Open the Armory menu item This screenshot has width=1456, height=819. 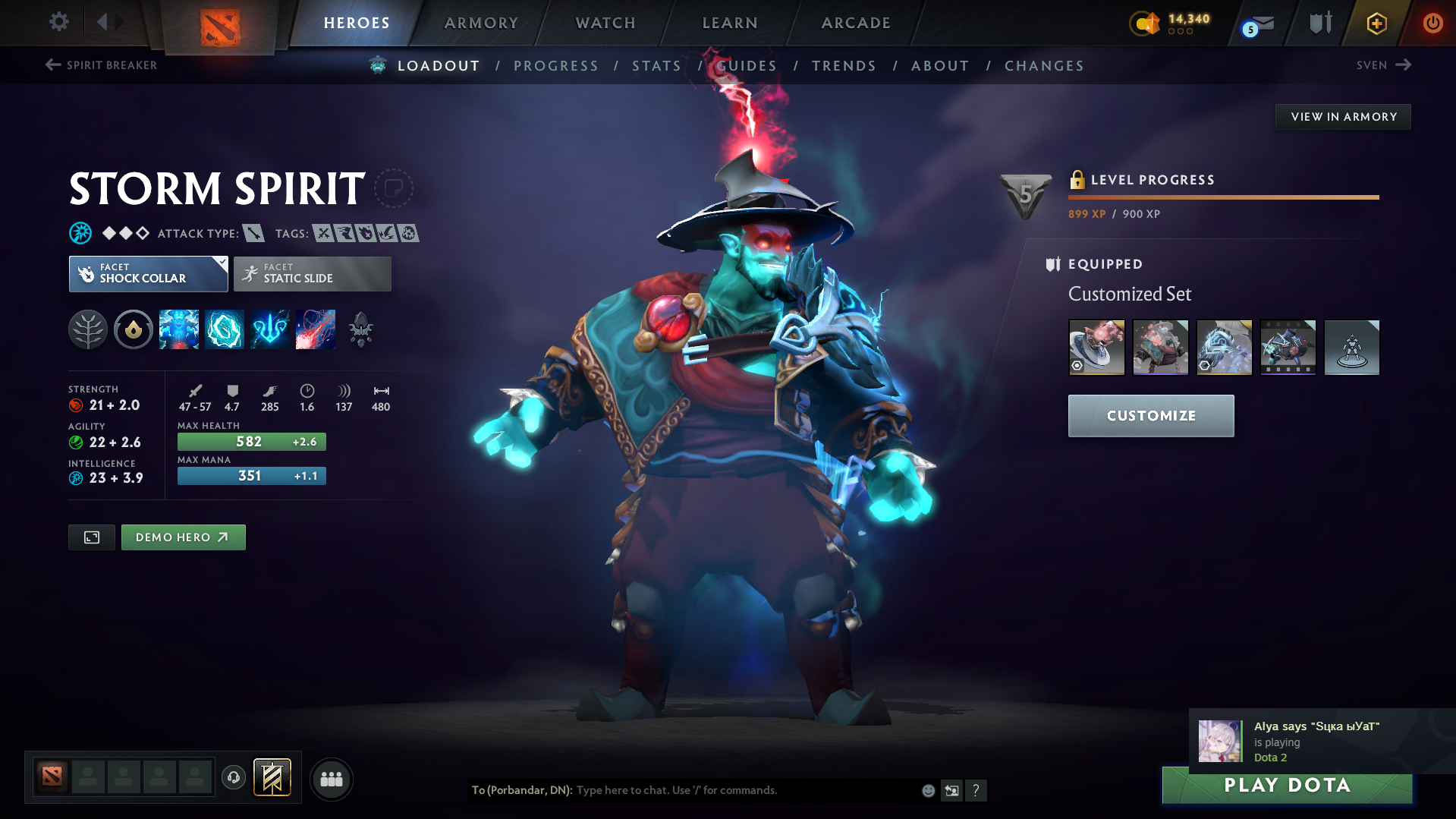point(481,23)
